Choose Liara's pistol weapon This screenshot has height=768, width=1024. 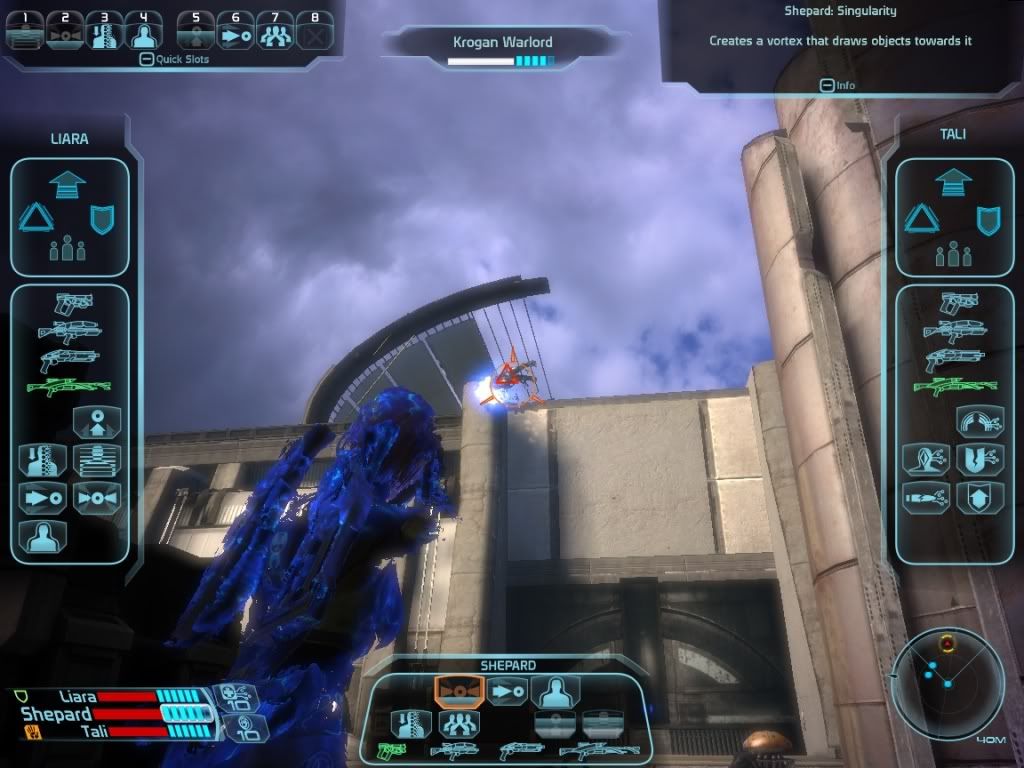[74, 301]
